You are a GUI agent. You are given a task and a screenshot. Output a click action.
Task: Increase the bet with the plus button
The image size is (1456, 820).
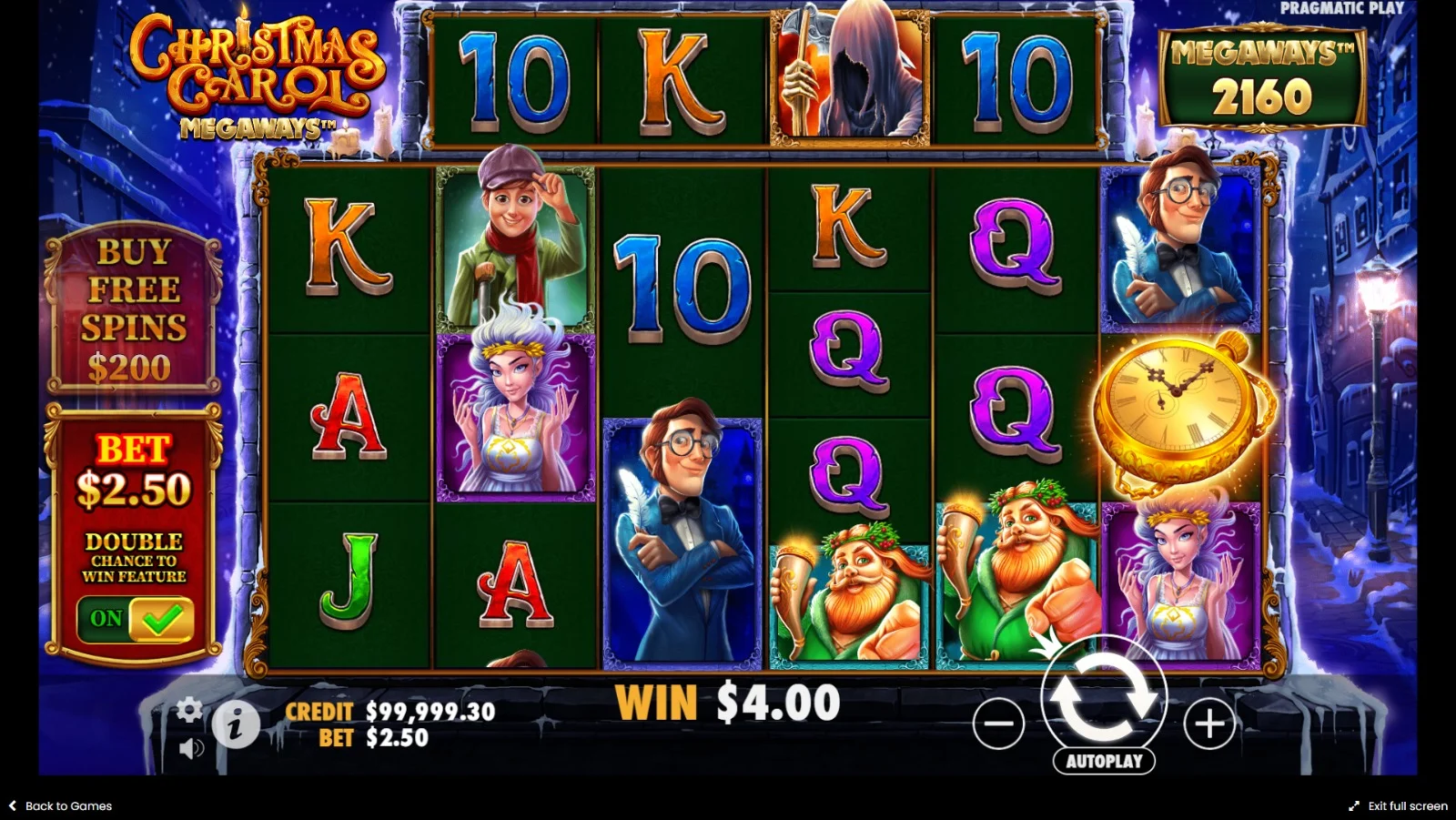click(1209, 724)
